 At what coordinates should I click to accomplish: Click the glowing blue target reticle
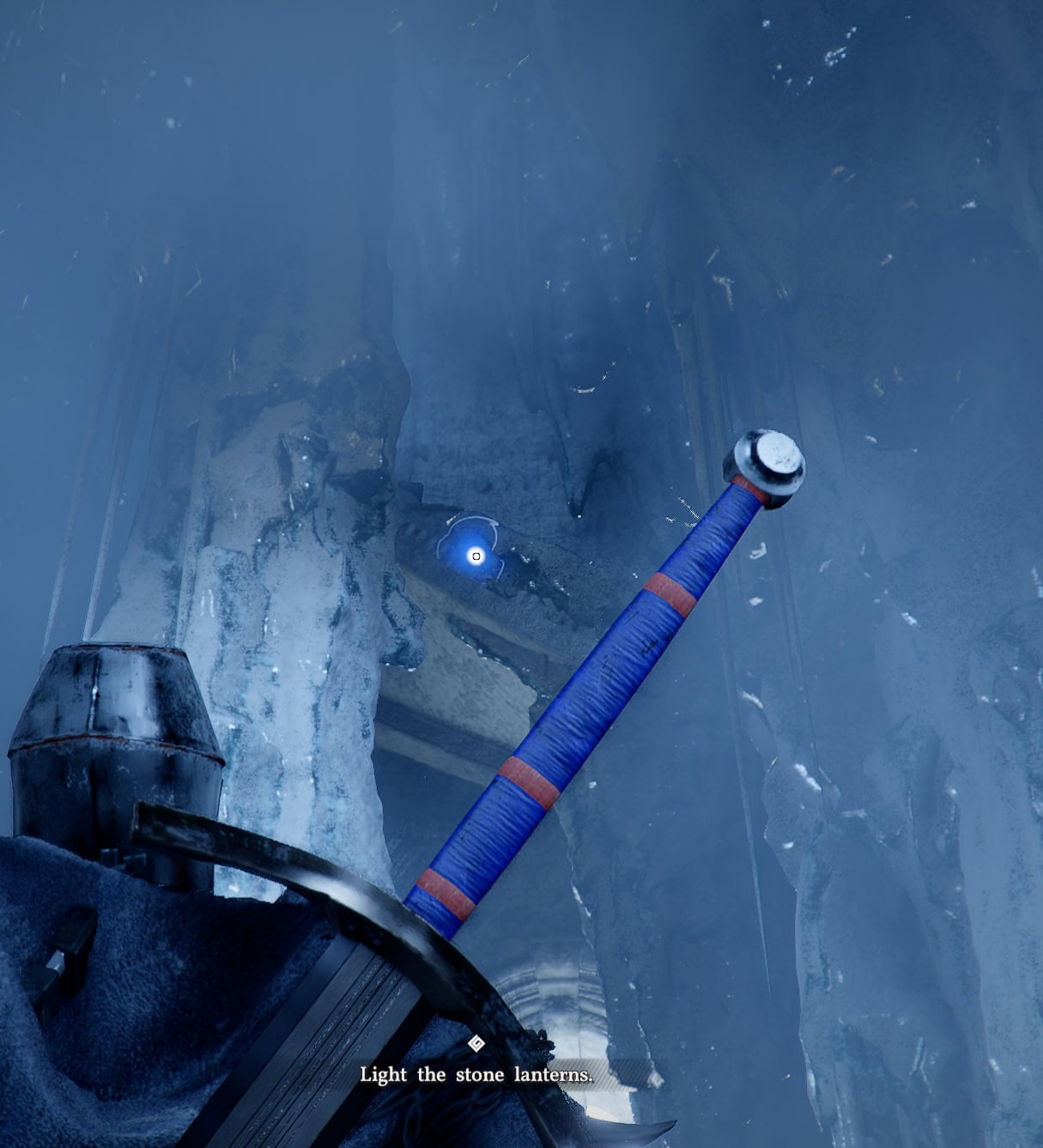tap(476, 556)
